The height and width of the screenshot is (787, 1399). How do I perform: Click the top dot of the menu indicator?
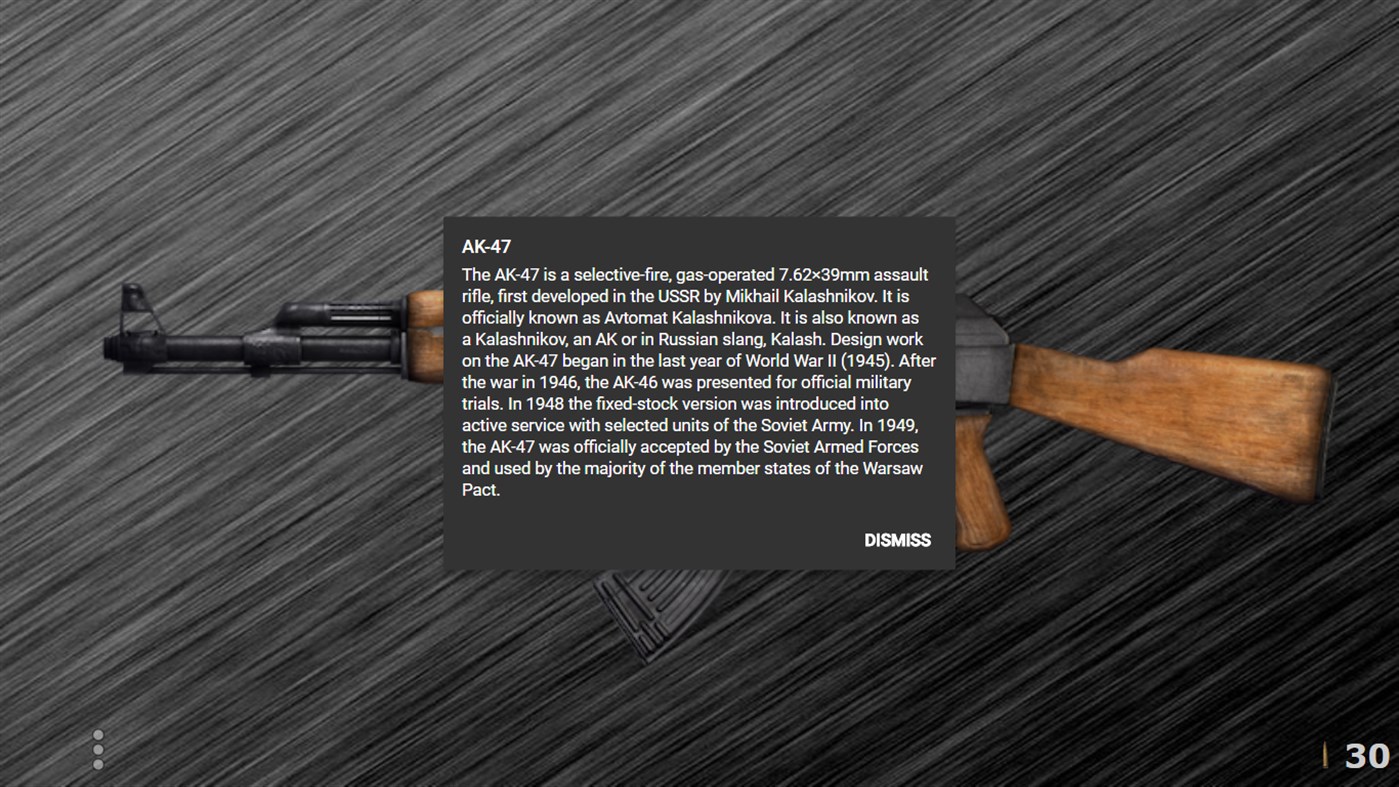98,734
